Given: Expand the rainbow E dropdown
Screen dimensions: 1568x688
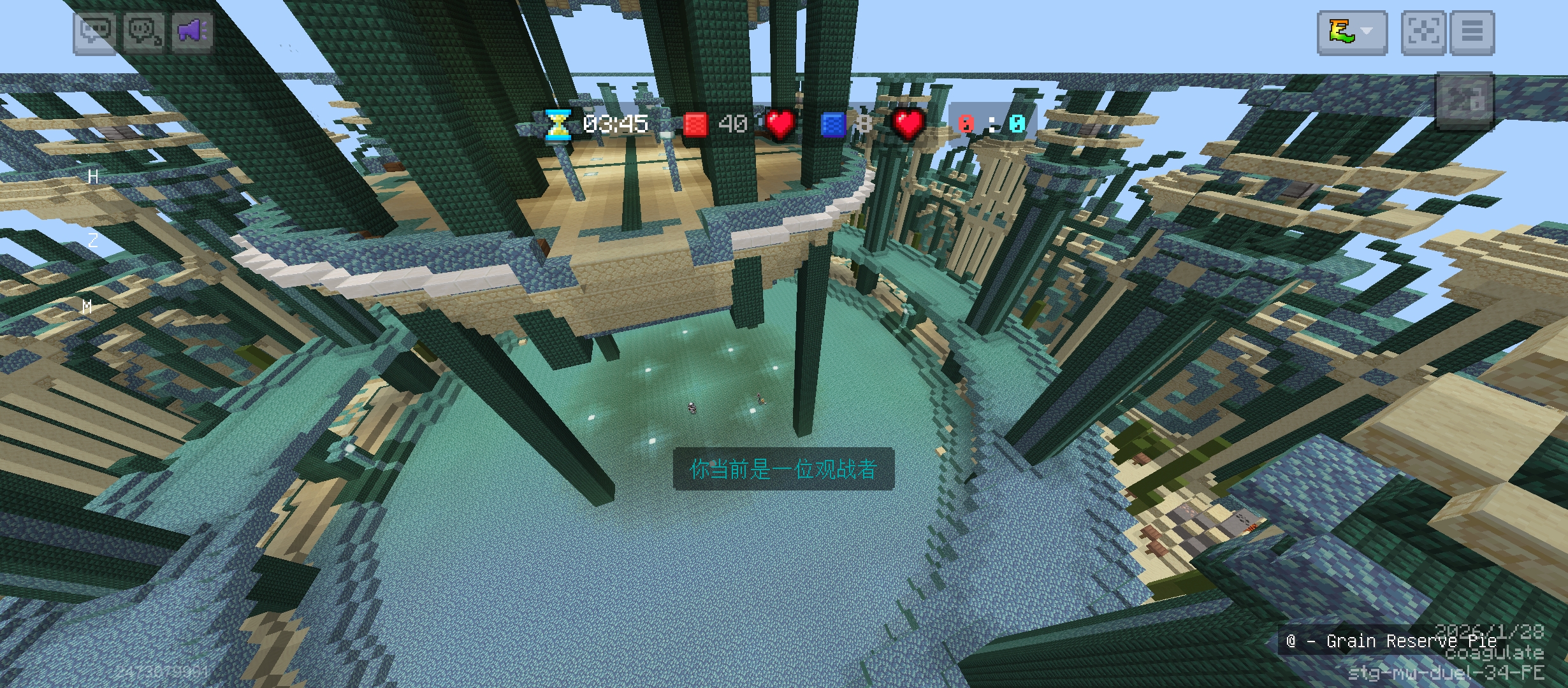Looking at the screenshot, I should (1352, 32).
